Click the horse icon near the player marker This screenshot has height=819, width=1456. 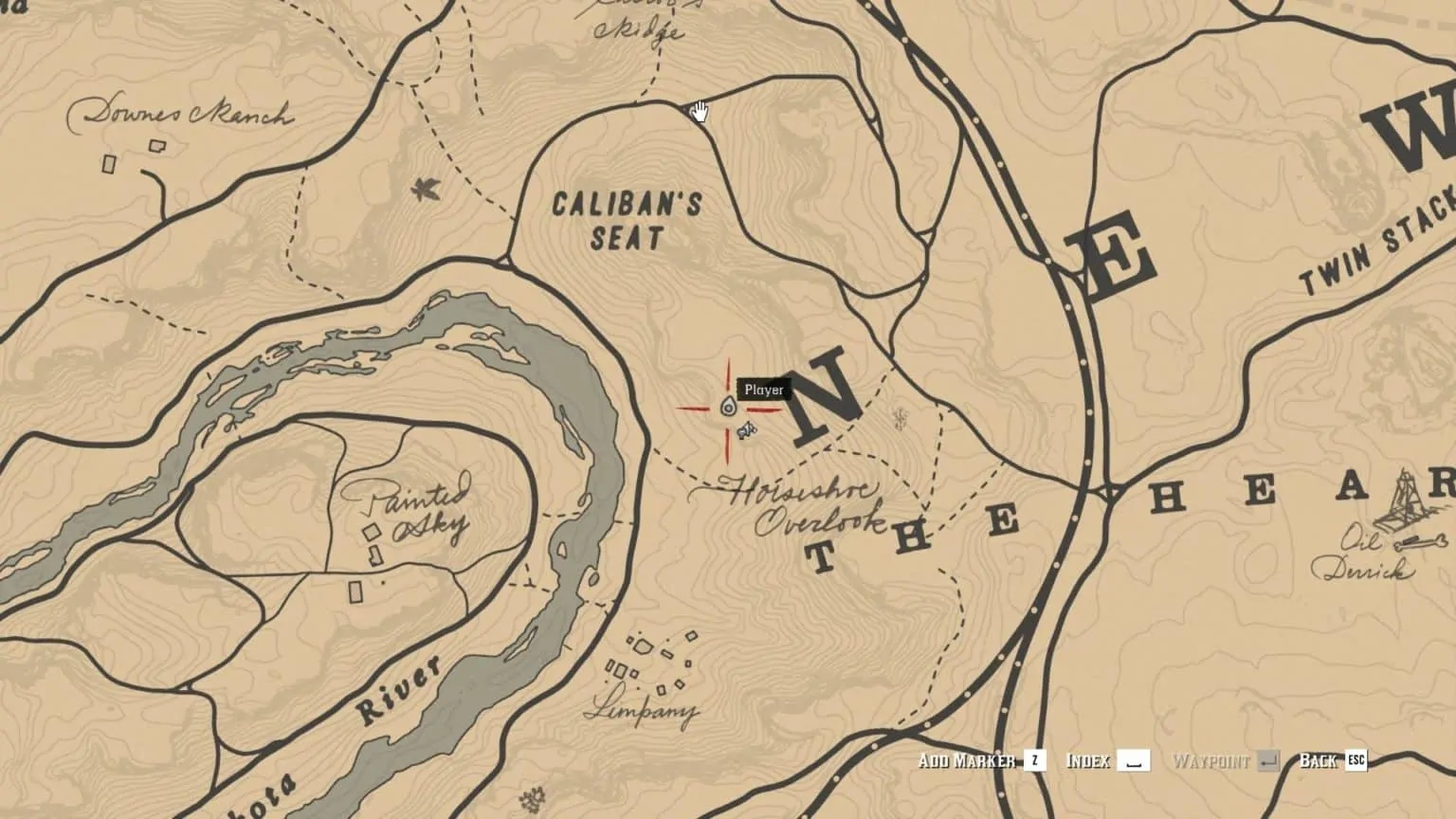(x=748, y=432)
